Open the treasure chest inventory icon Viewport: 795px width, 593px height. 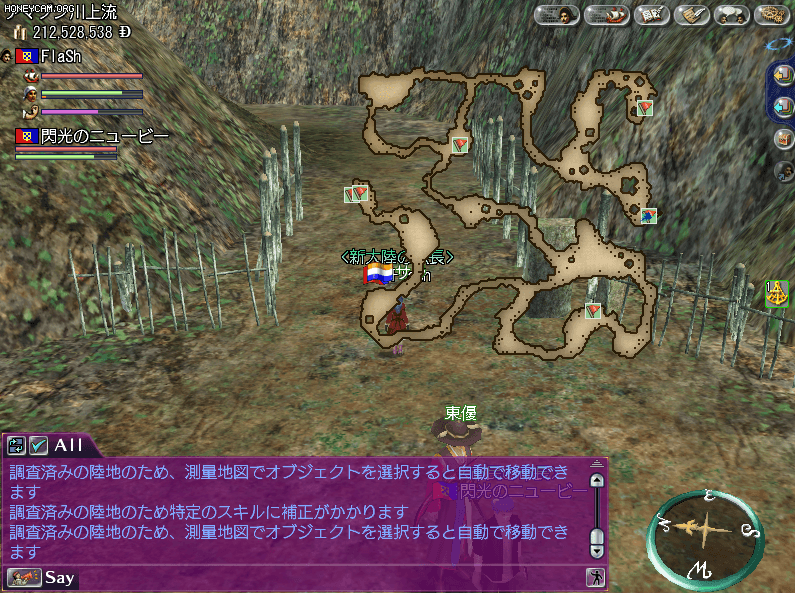coord(784,139)
